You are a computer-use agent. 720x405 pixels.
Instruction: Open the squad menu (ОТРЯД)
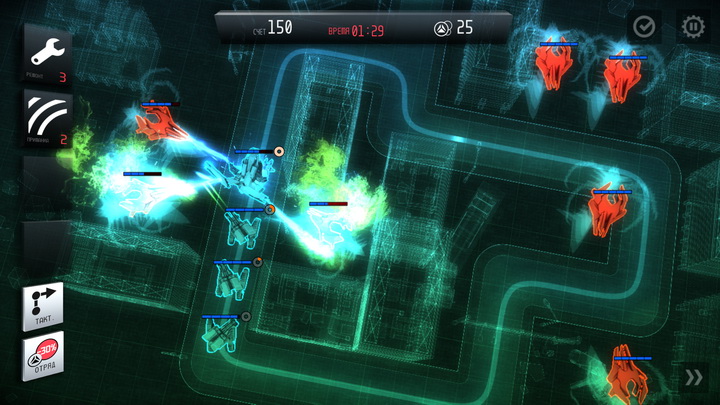(44, 356)
